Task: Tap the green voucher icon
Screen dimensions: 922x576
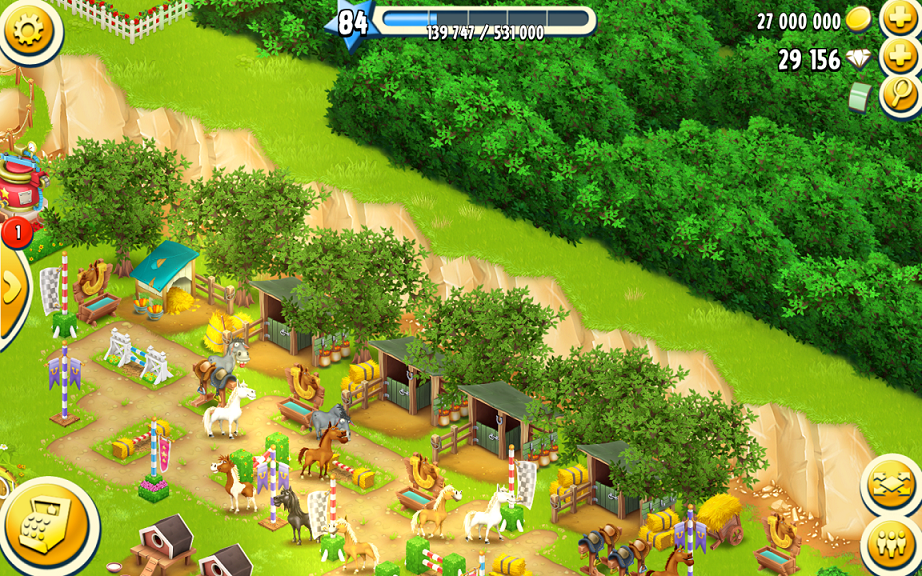Action: 858,97
